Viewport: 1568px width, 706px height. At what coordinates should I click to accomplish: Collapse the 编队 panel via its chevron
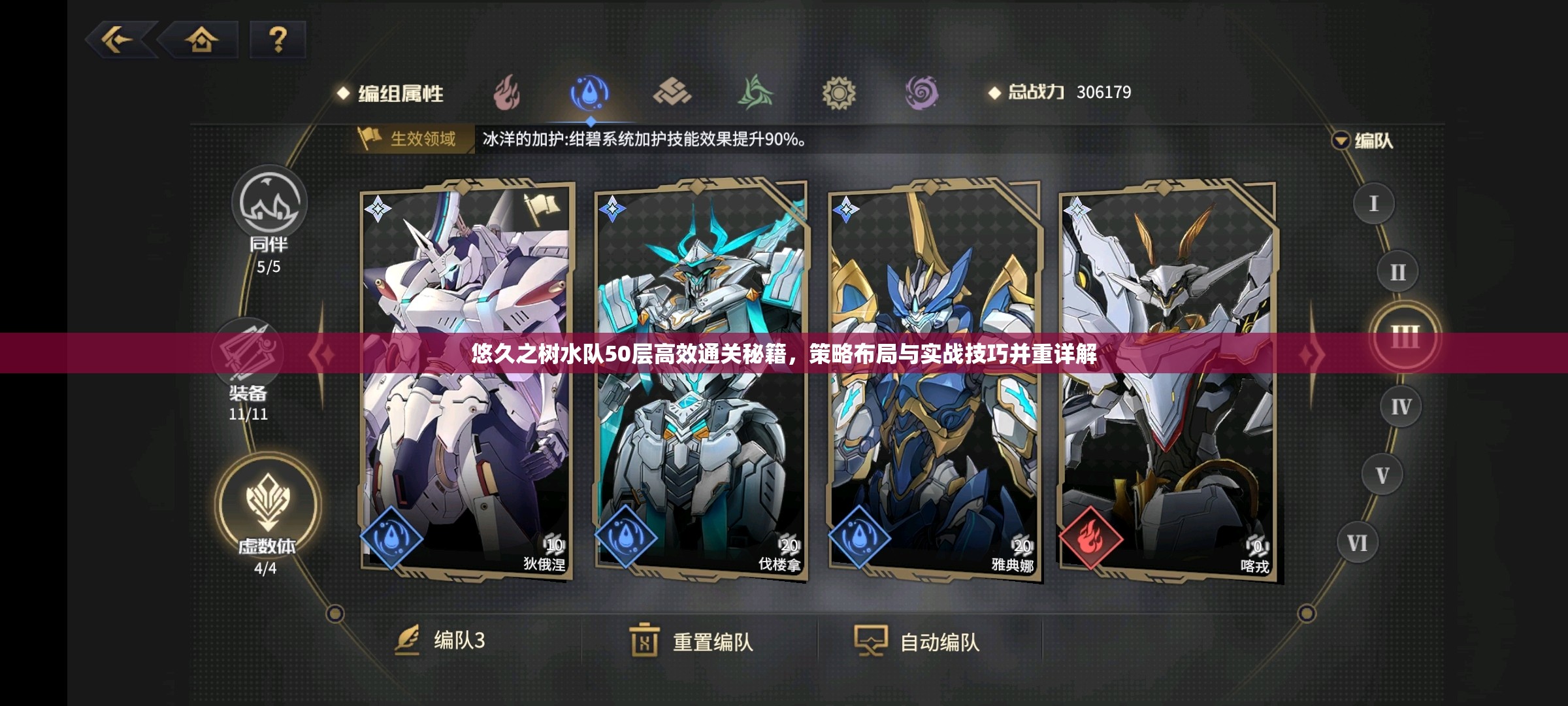pos(1340,140)
